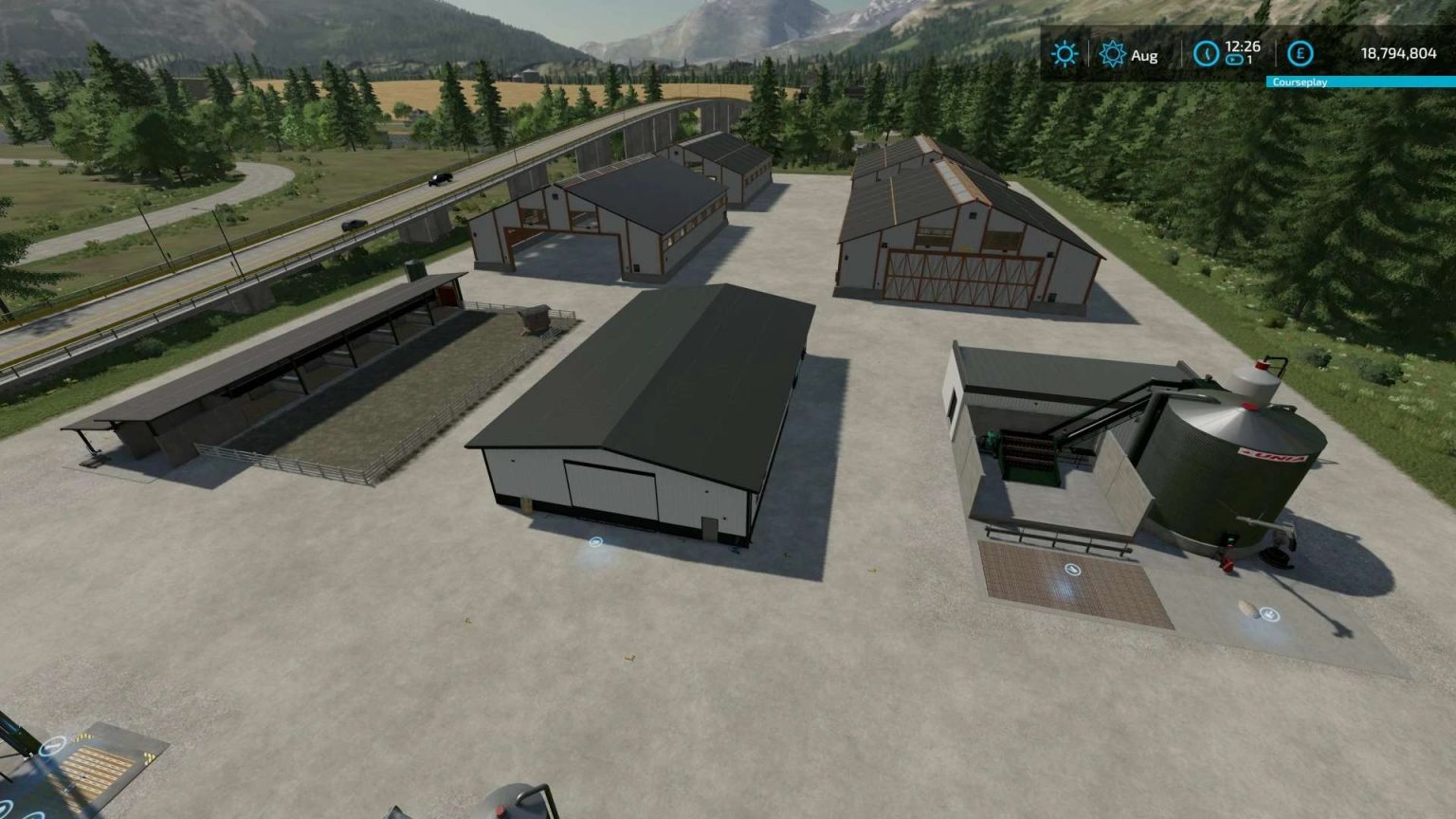Select the white marker beside the seed sack

(x=1269, y=614)
